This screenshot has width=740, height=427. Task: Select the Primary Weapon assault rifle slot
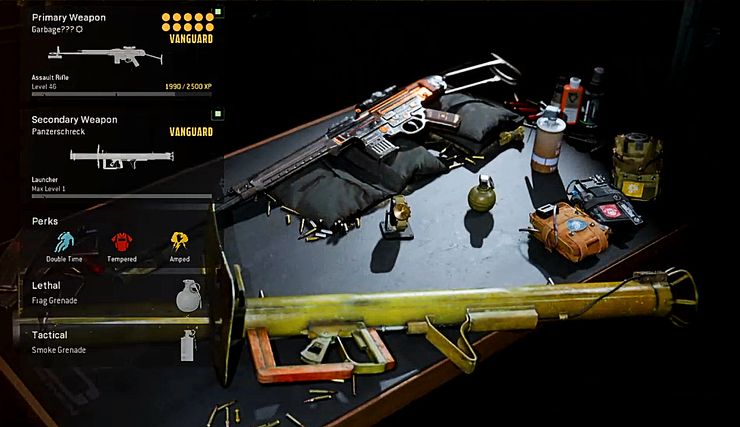[120, 53]
